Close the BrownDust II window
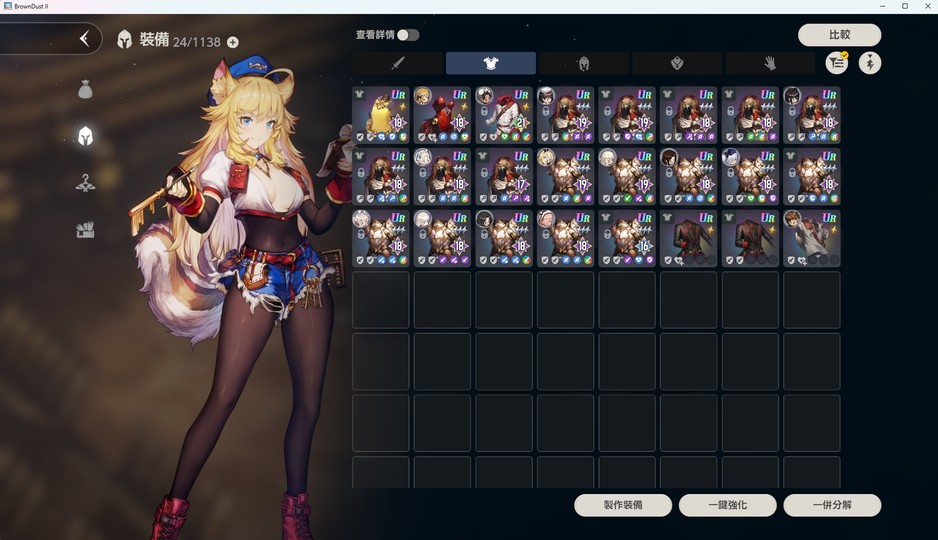The image size is (938, 540). (926, 6)
